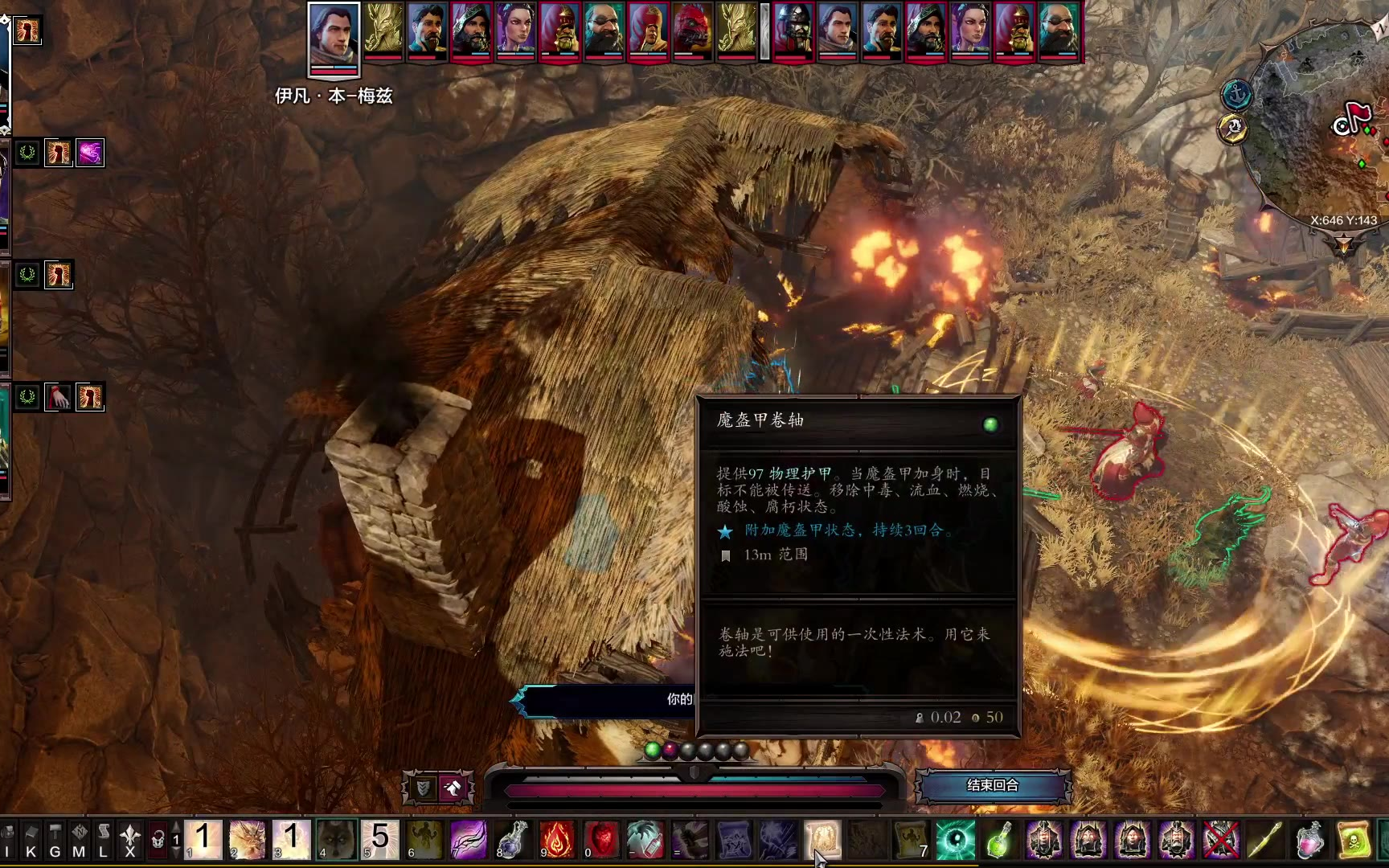Open the map icon labeled M
1389x868 pixels.
[x=80, y=840]
